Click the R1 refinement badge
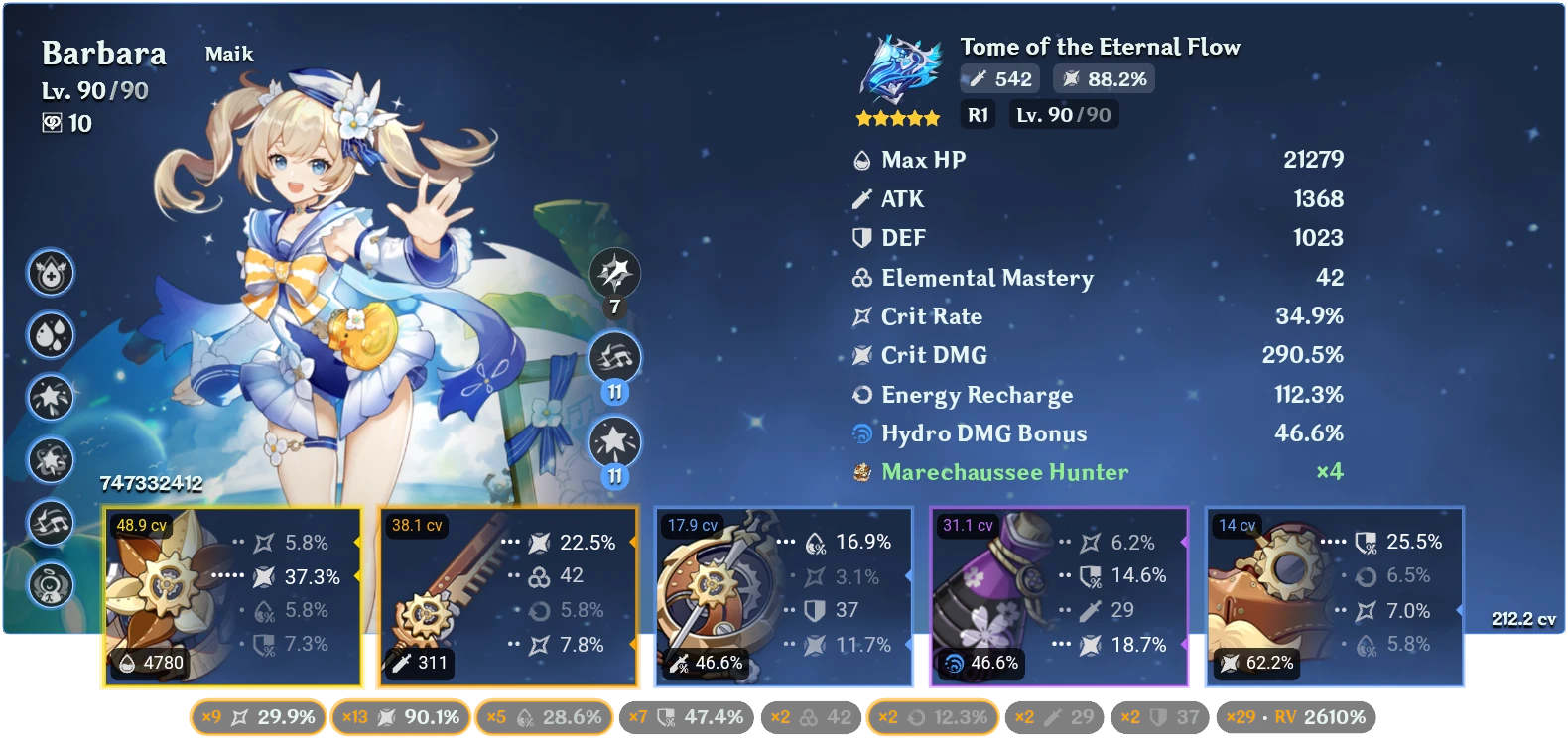 pyautogui.click(x=978, y=115)
